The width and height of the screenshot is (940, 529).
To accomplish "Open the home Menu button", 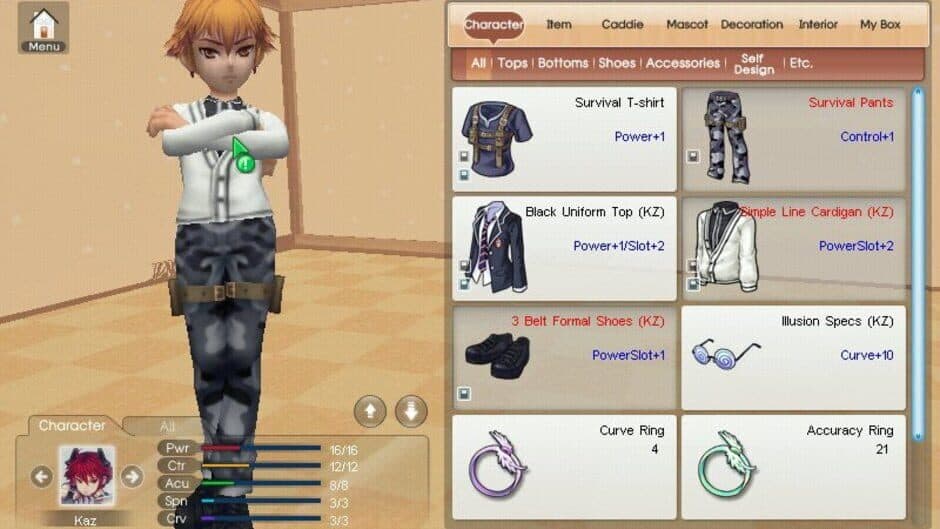I will pyautogui.click(x=43, y=29).
